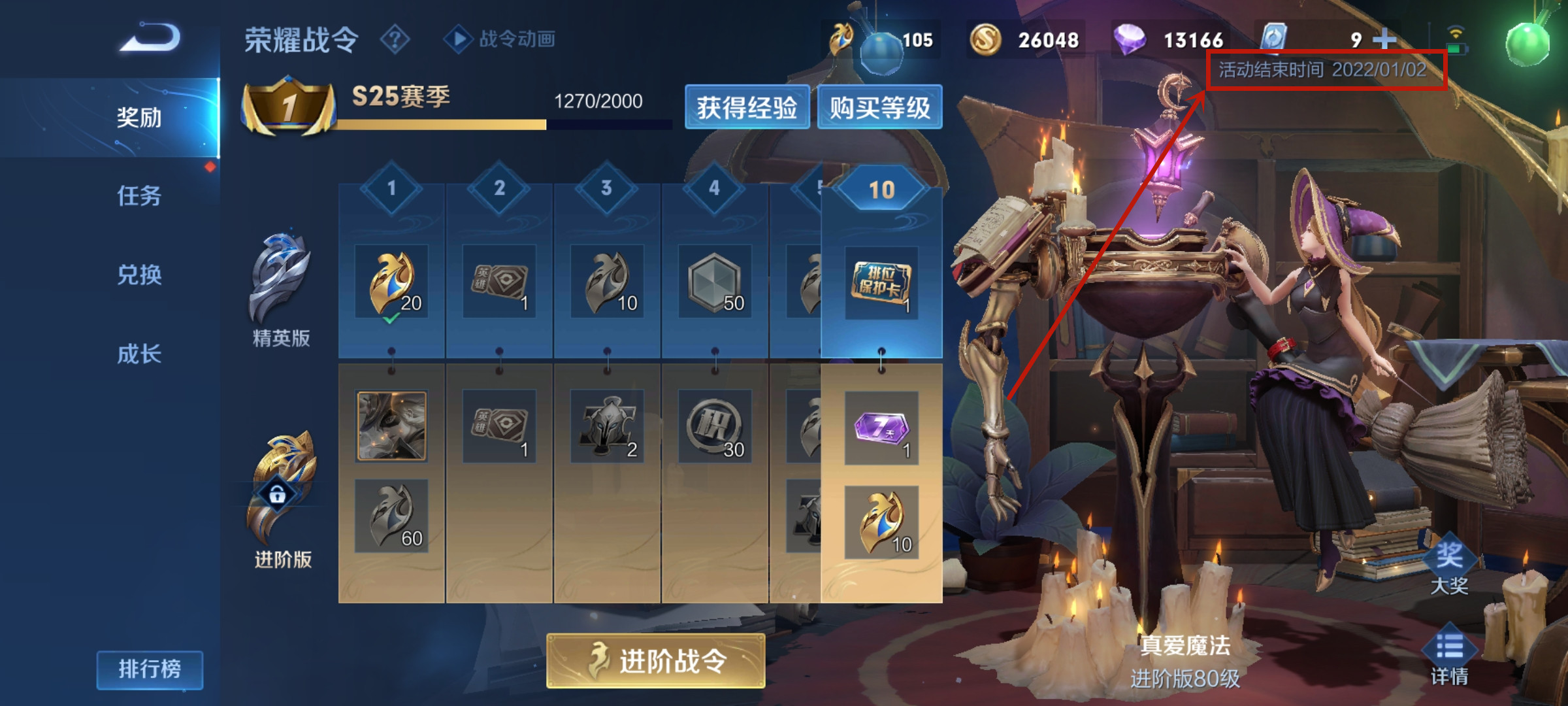Screen dimensions: 1568x706
Task: Play the 战令动画 animation
Action: [x=500, y=39]
